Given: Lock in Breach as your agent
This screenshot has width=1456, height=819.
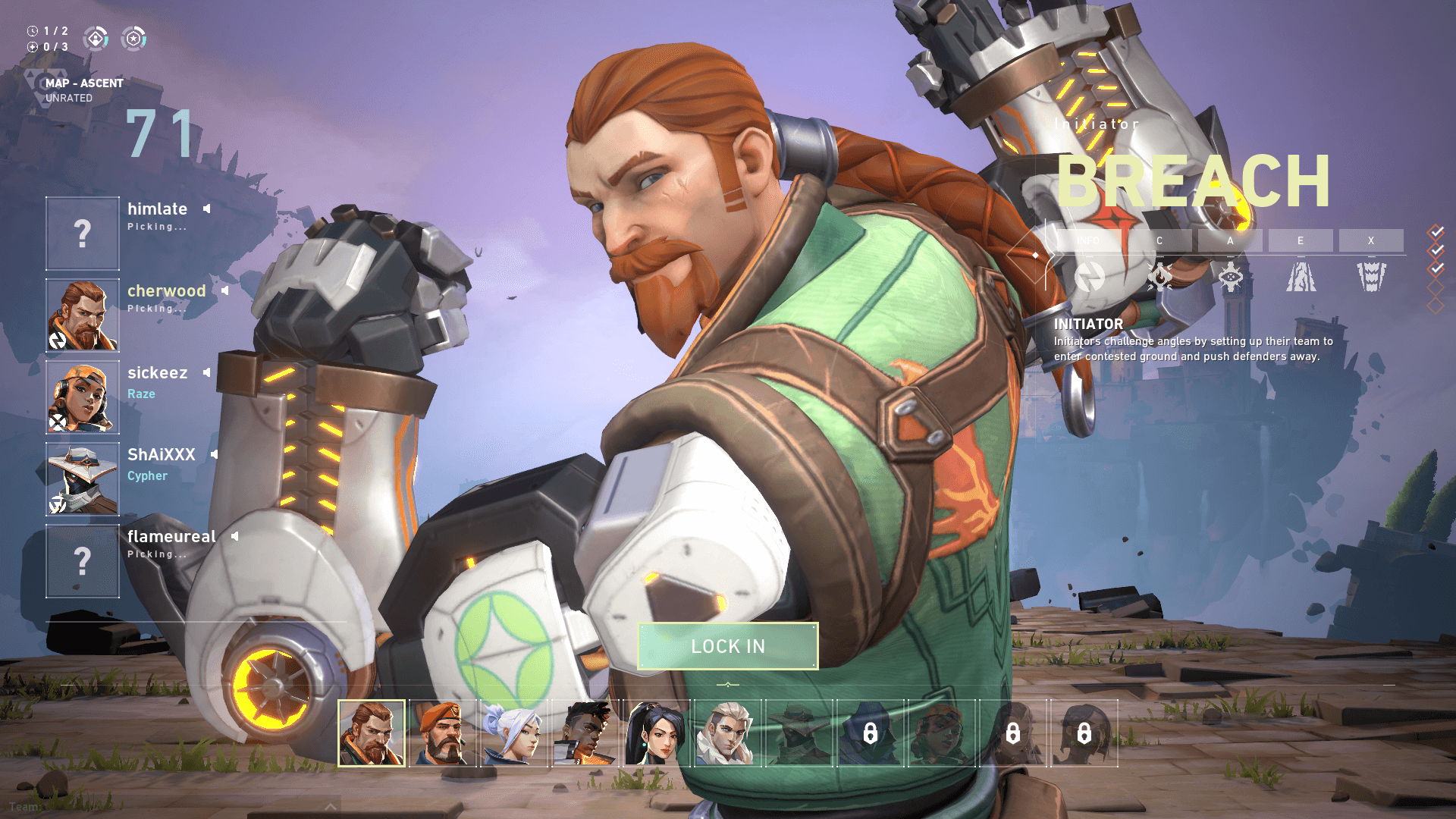Looking at the screenshot, I should tap(728, 646).
